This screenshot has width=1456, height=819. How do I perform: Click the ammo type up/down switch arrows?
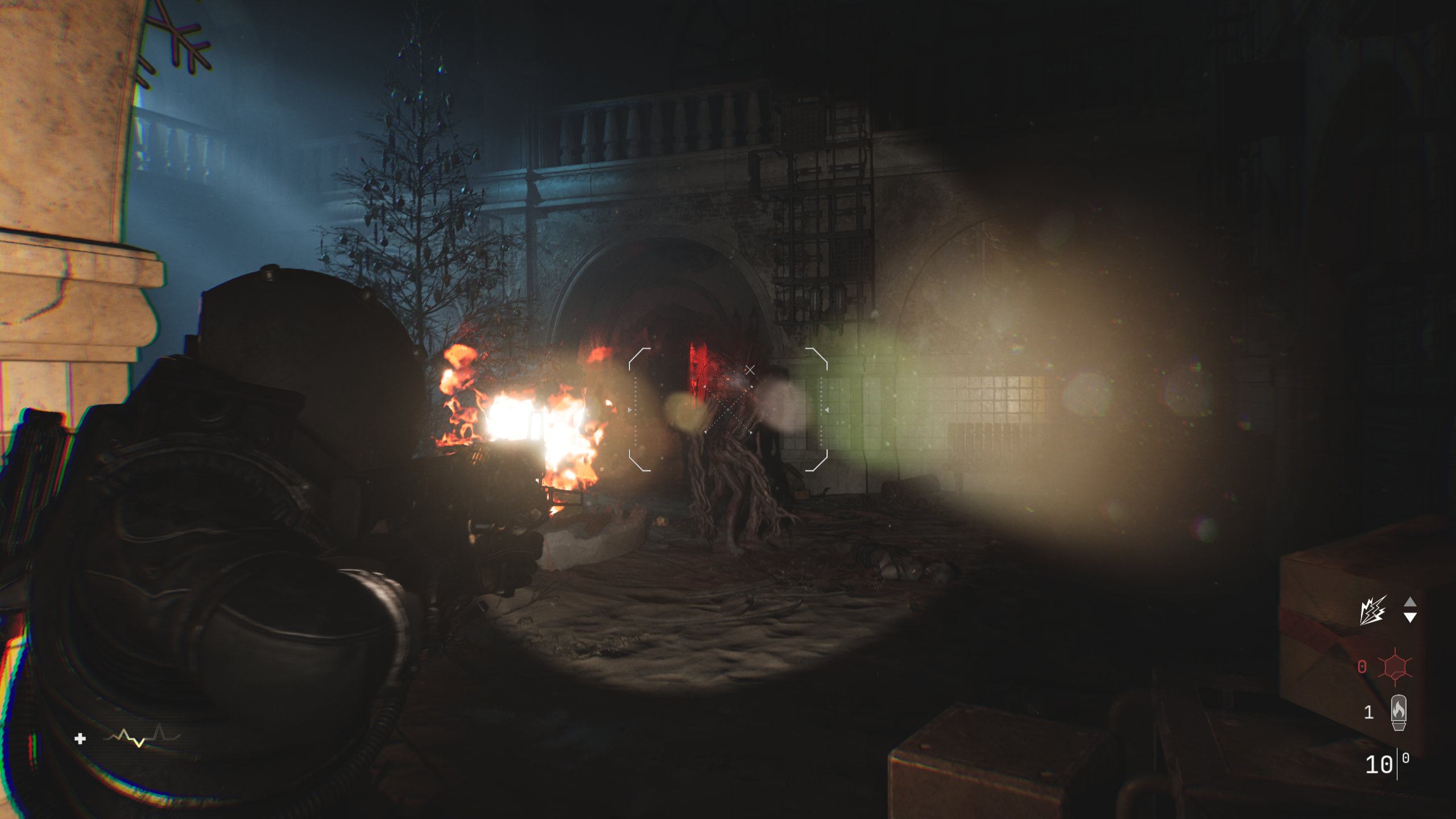pos(1410,610)
